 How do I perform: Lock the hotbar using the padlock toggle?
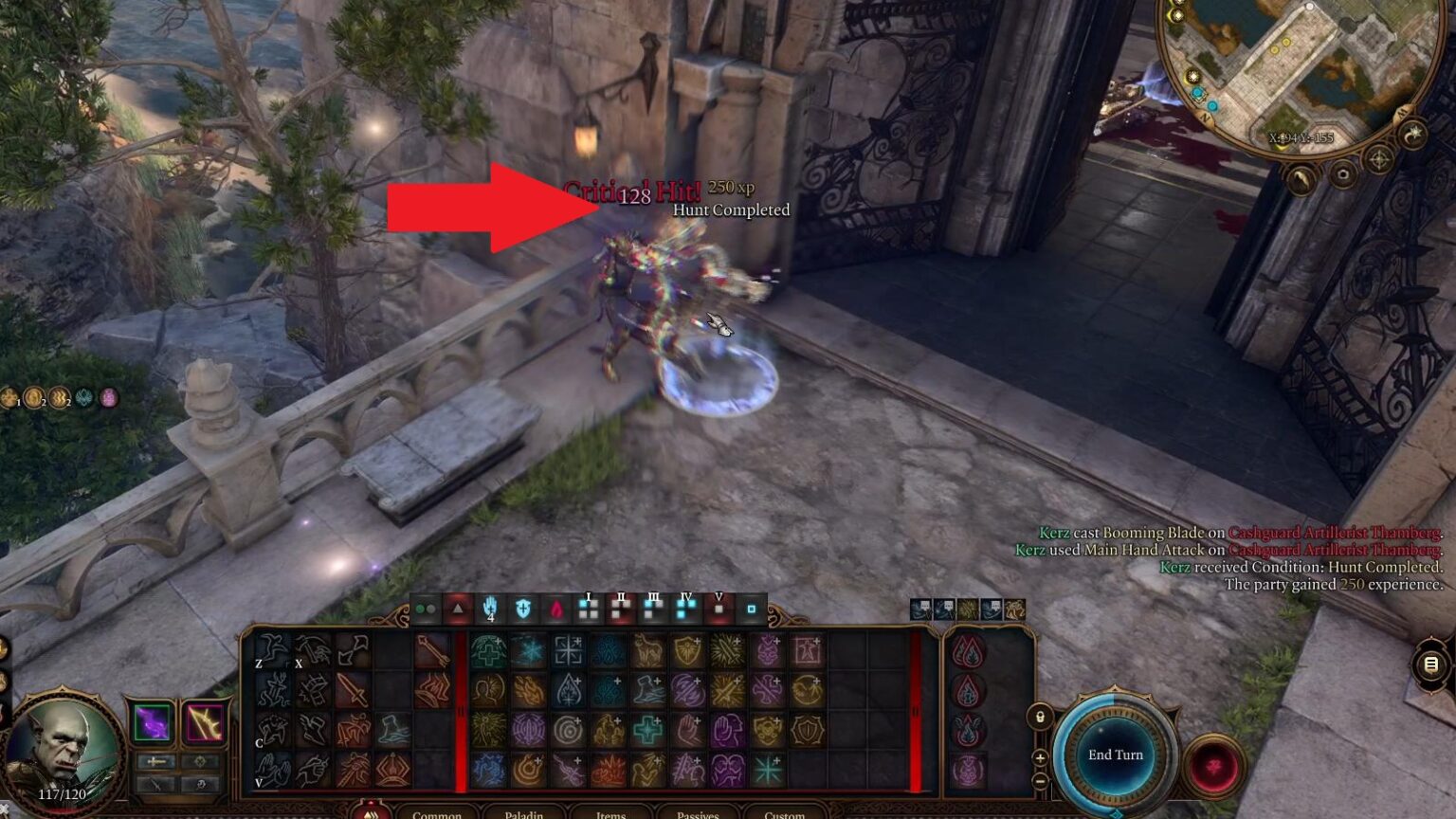coord(1040,717)
